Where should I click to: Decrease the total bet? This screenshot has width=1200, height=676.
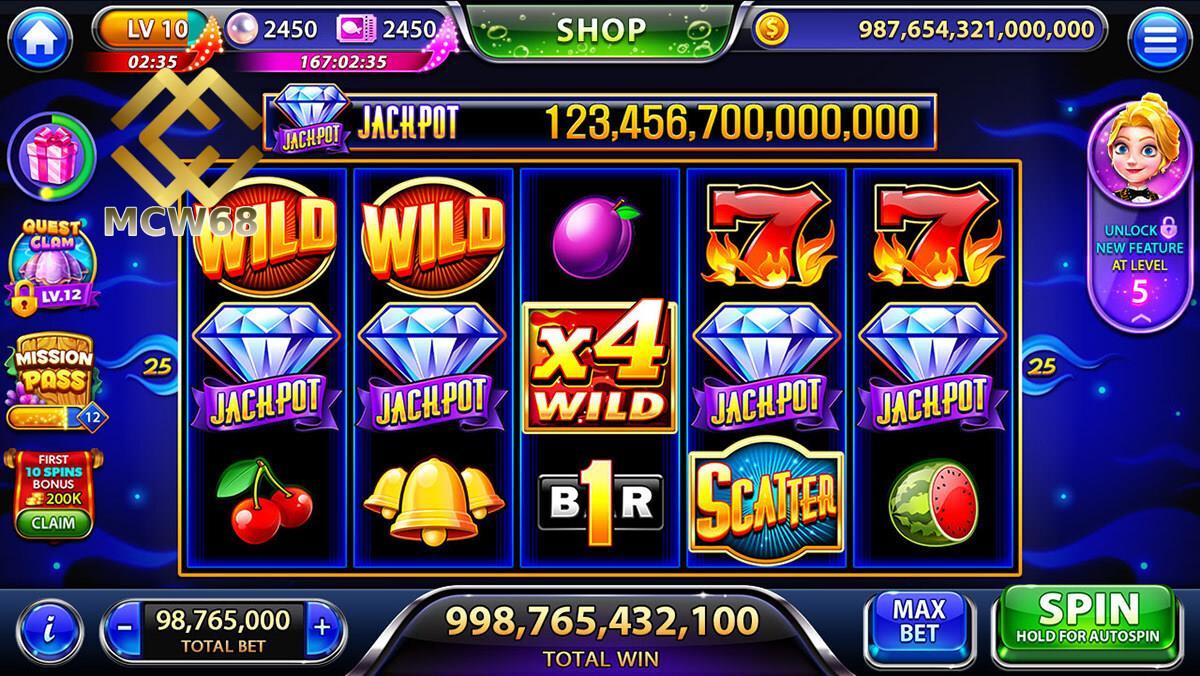tap(124, 628)
